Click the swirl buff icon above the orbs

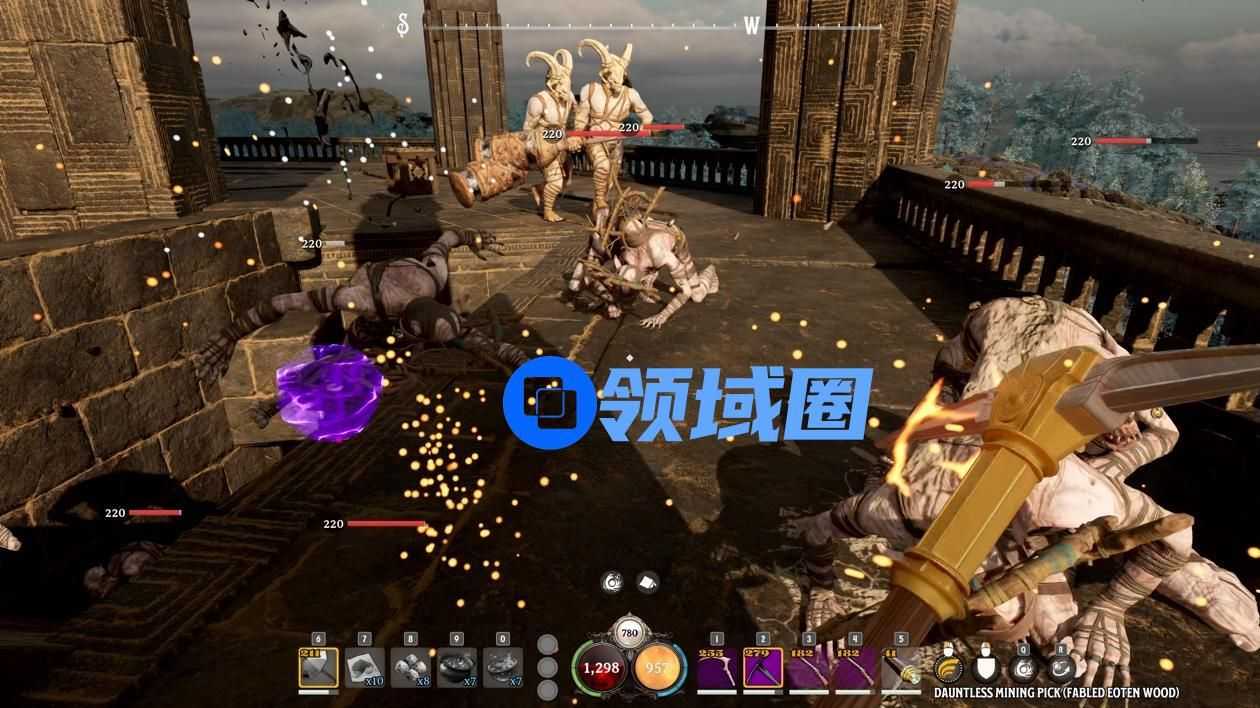click(613, 582)
